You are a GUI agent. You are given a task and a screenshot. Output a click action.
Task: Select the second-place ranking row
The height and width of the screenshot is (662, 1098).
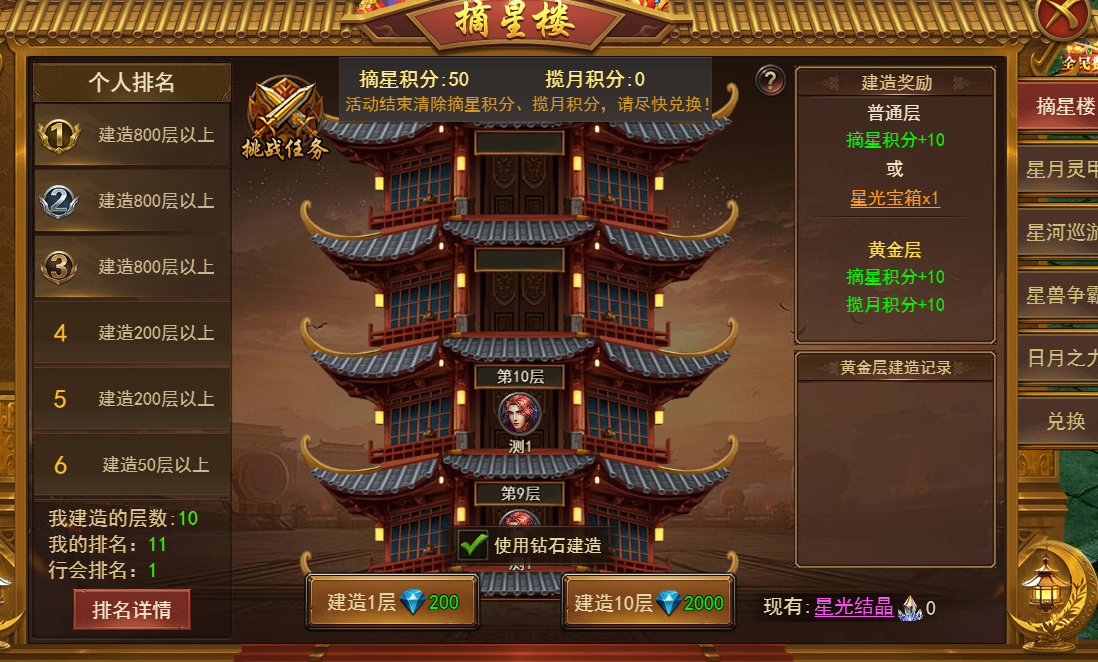click(132, 201)
